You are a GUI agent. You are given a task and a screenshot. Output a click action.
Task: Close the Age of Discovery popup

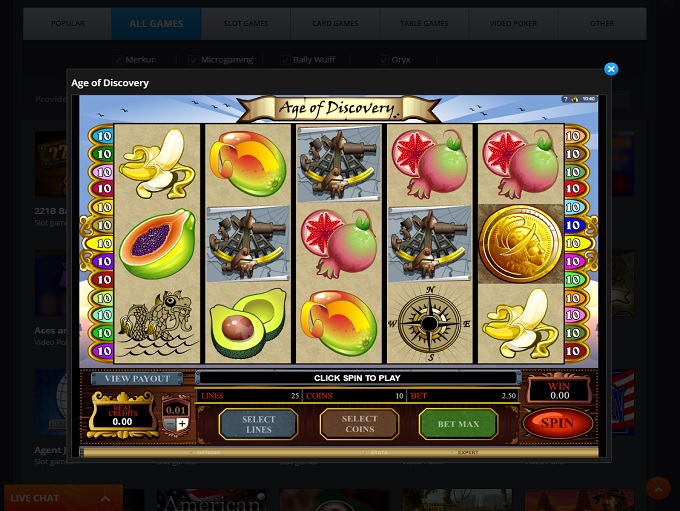(x=611, y=69)
